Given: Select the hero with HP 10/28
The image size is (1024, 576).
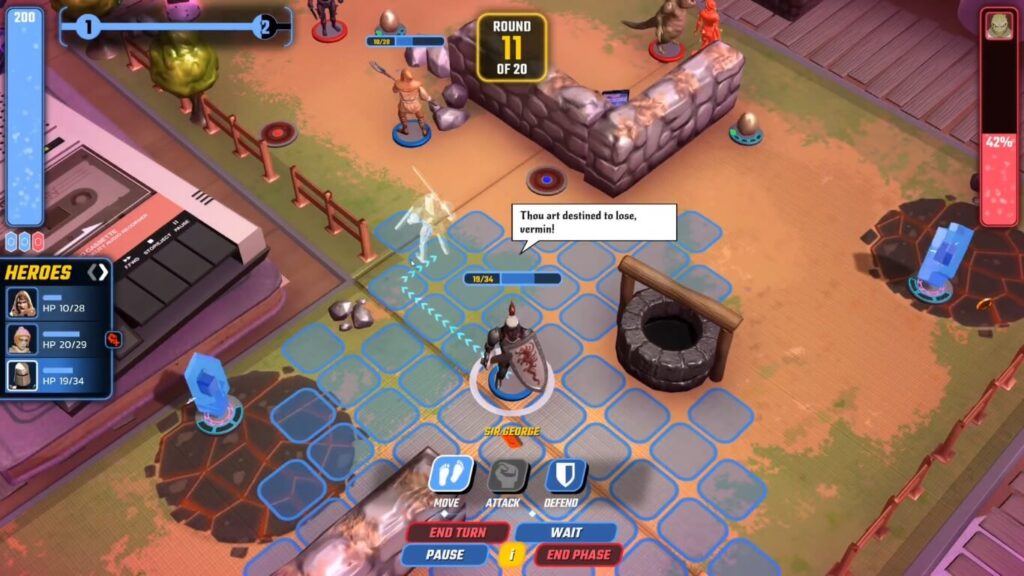Looking at the screenshot, I should coord(23,303).
